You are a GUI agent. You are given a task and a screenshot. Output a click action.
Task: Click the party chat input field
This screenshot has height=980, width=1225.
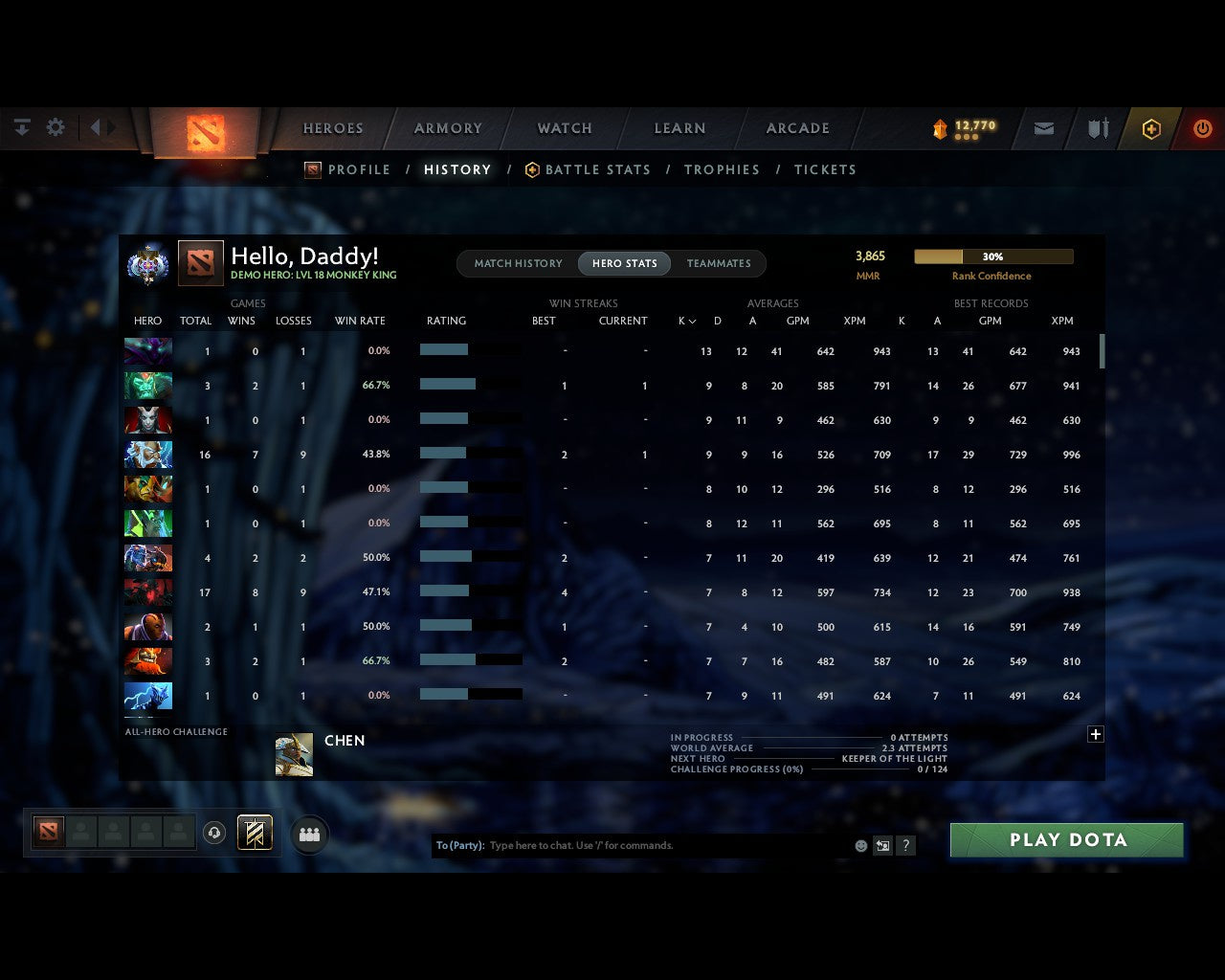click(651, 846)
